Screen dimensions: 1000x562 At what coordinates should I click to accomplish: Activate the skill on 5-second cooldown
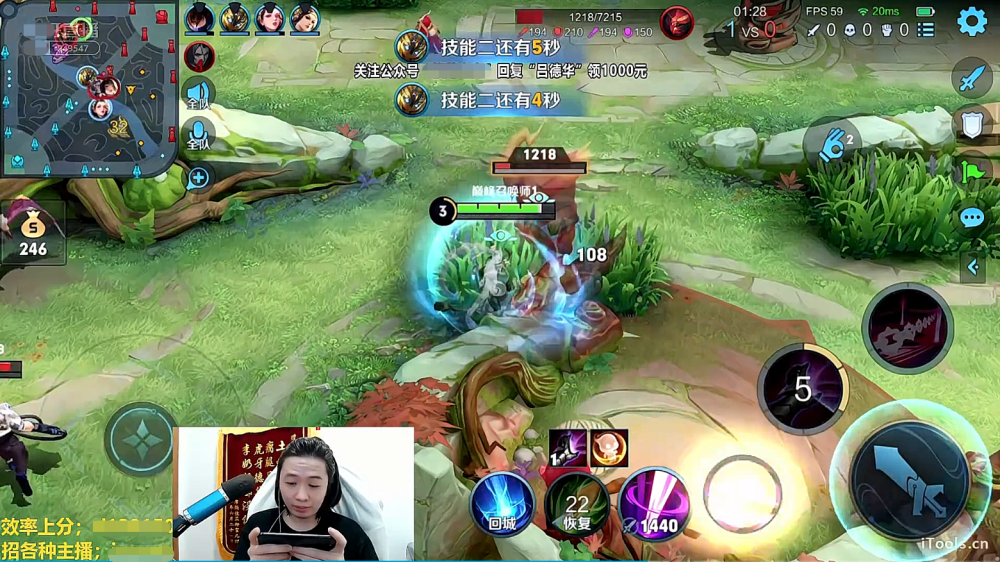click(x=803, y=388)
